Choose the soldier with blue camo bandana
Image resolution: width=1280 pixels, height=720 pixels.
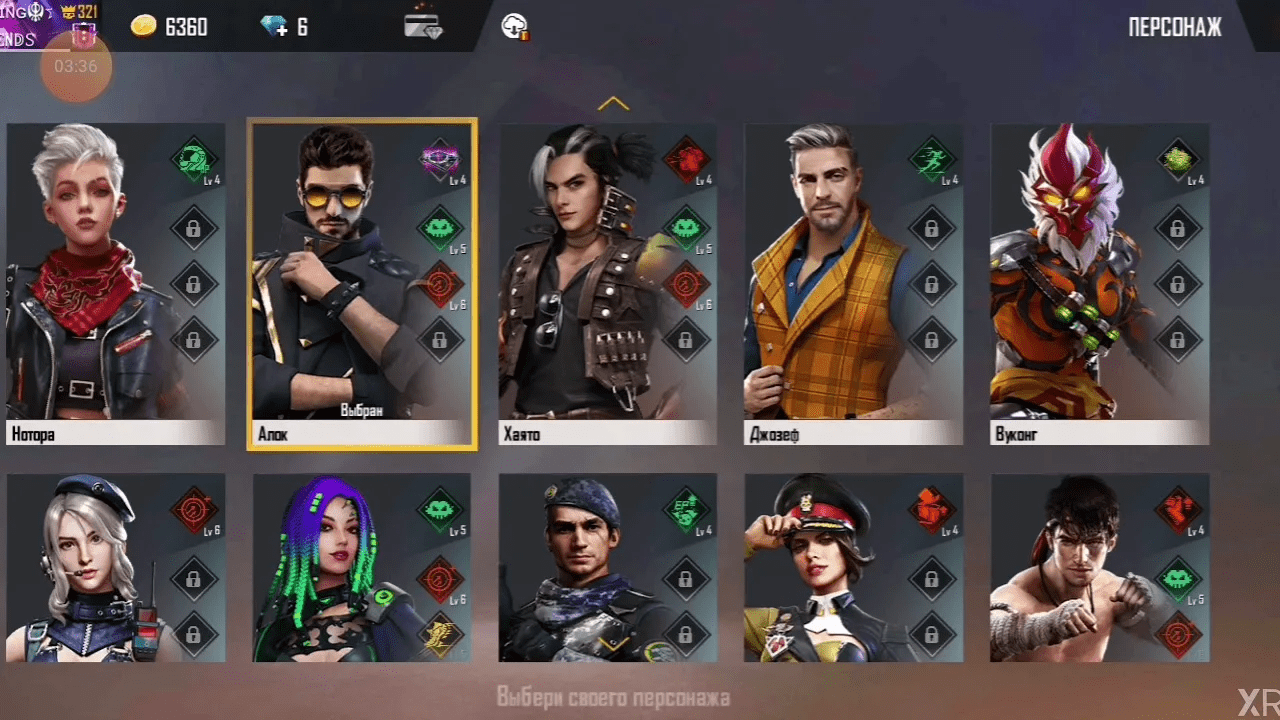(x=580, y=570)
